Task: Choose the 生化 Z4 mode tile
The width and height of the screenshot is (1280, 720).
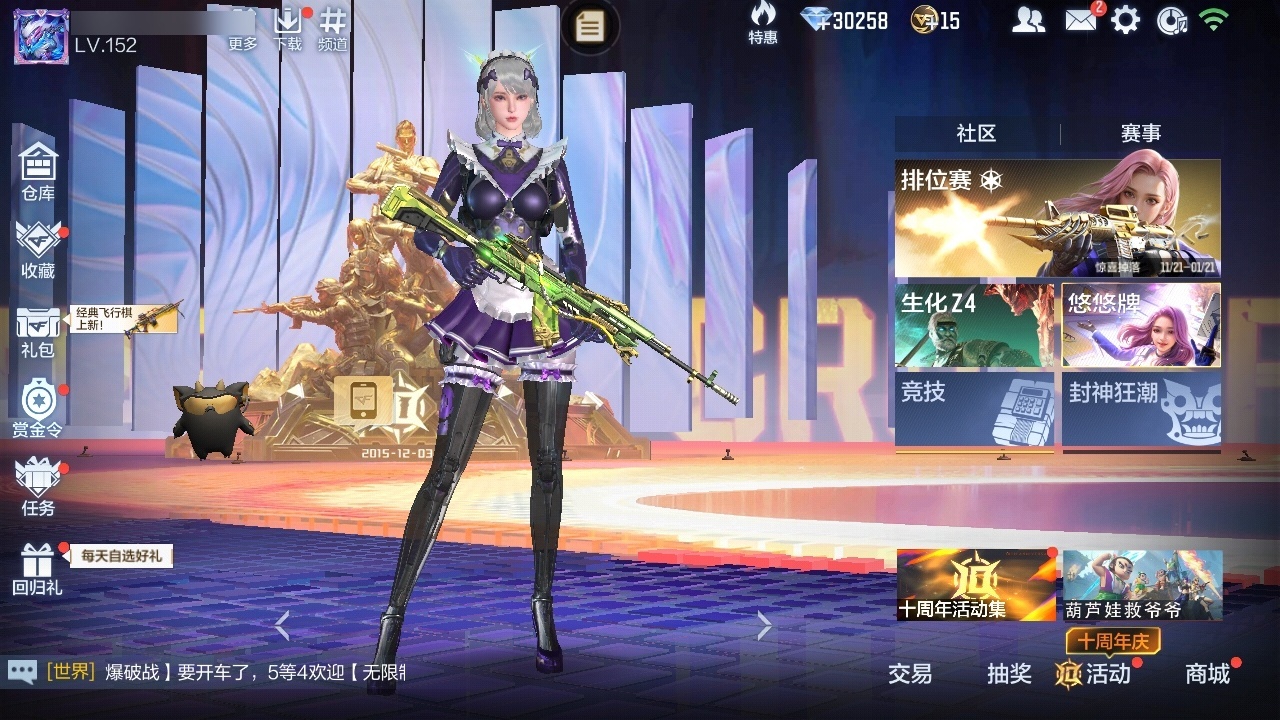Action: pos(974,325)
